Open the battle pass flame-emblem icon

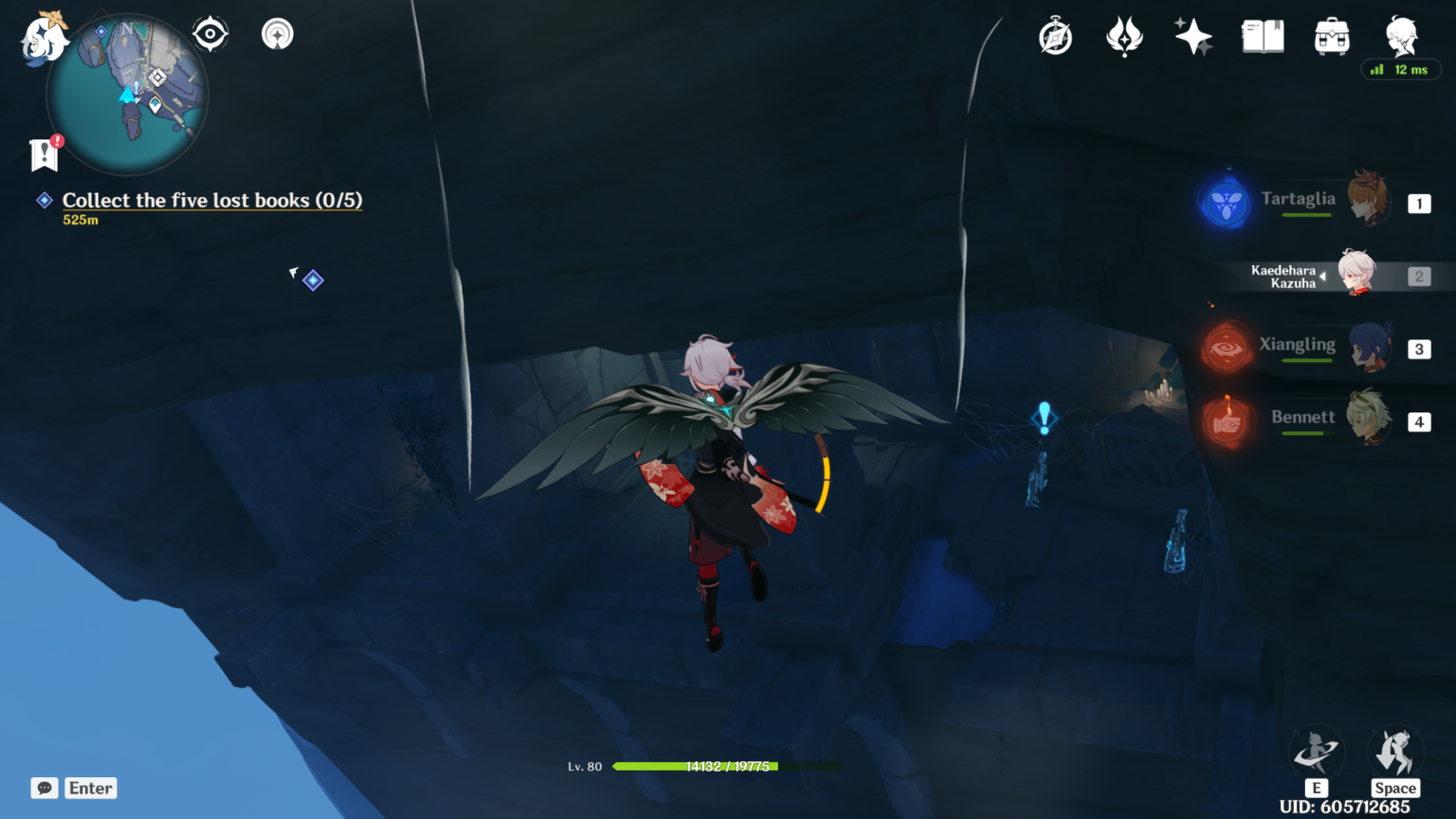(x=1124, y=38)
